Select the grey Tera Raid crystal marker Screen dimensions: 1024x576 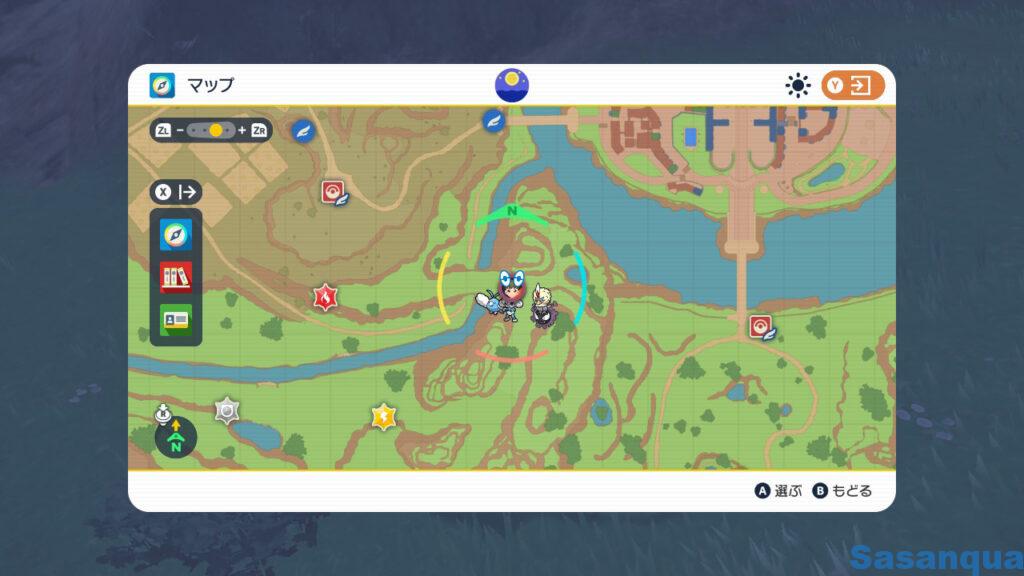pyautogui.click(x=227, y=409)
